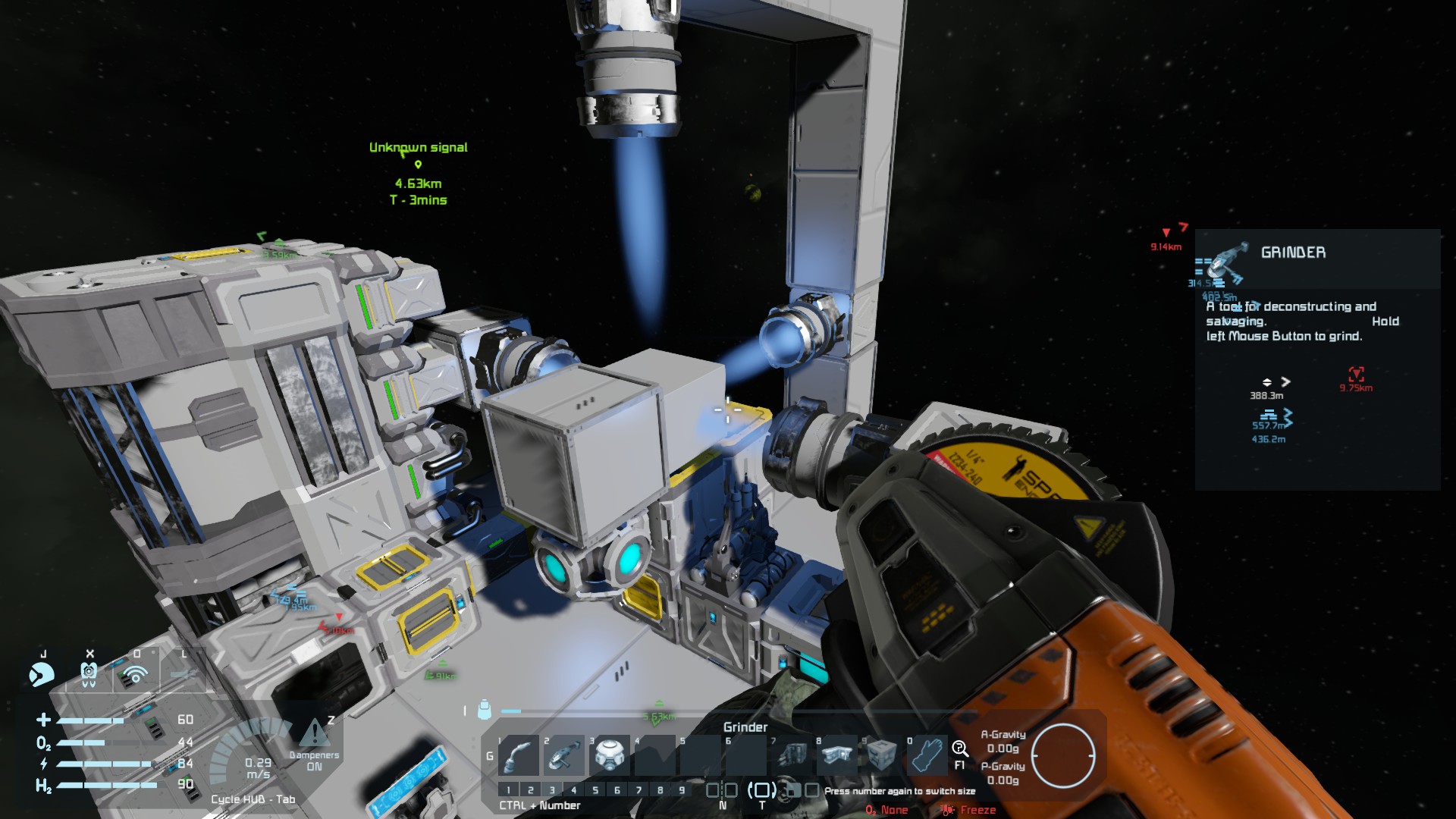The width and height of the screenshot is (1456, 819).
Task: Open the help magnifier icon
Action: (x=959, y=749)
